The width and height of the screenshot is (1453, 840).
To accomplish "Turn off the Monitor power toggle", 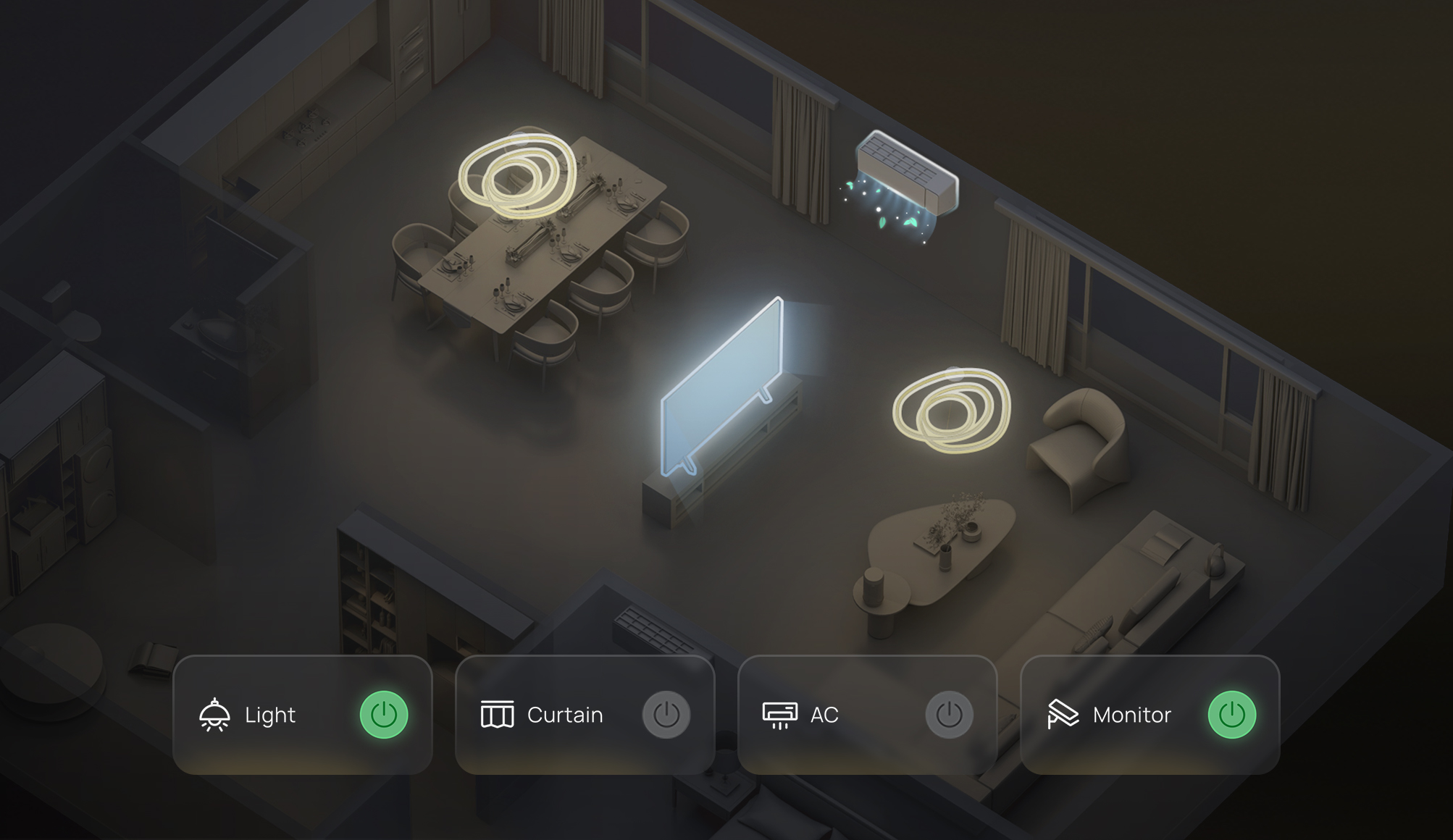I will pos(1231,715).
